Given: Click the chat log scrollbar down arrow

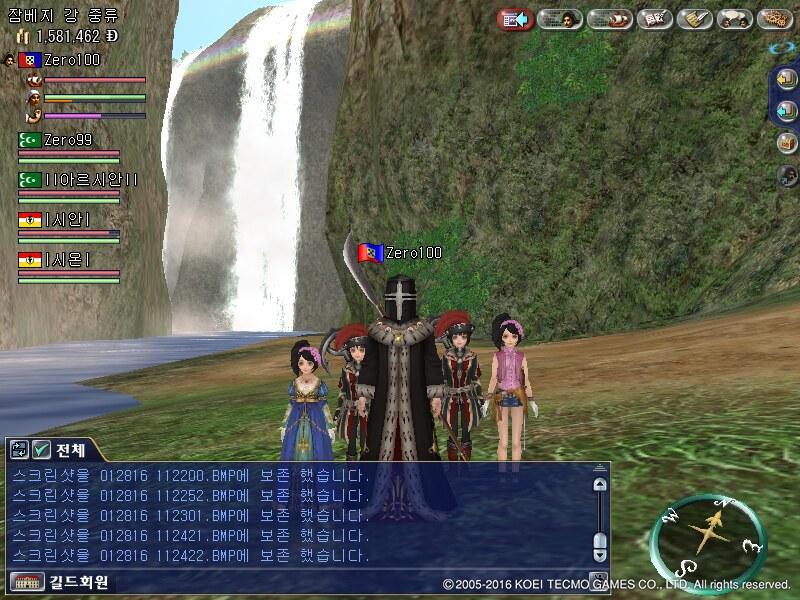Looking at the screenshot, I should 599,555.
